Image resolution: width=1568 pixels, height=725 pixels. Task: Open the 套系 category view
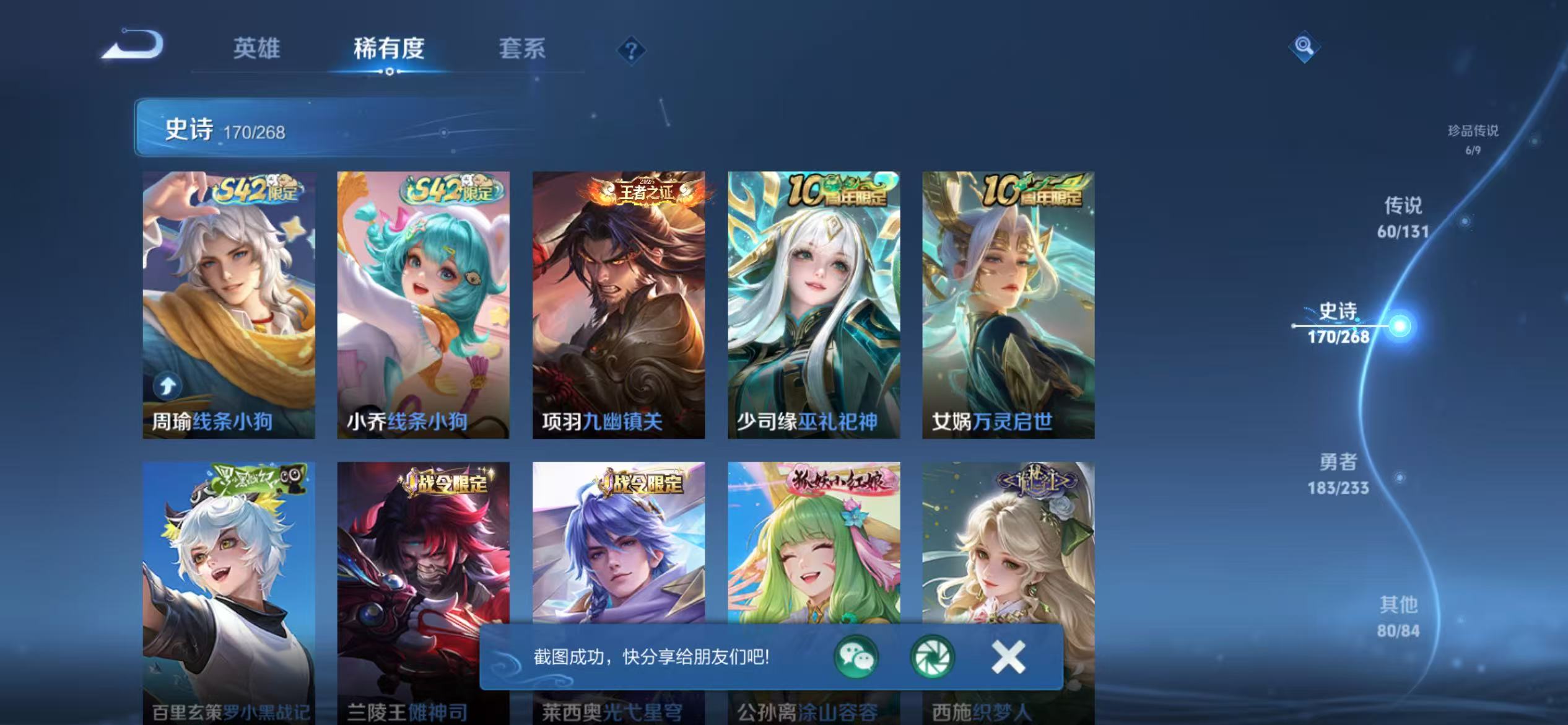coord(522,50)
